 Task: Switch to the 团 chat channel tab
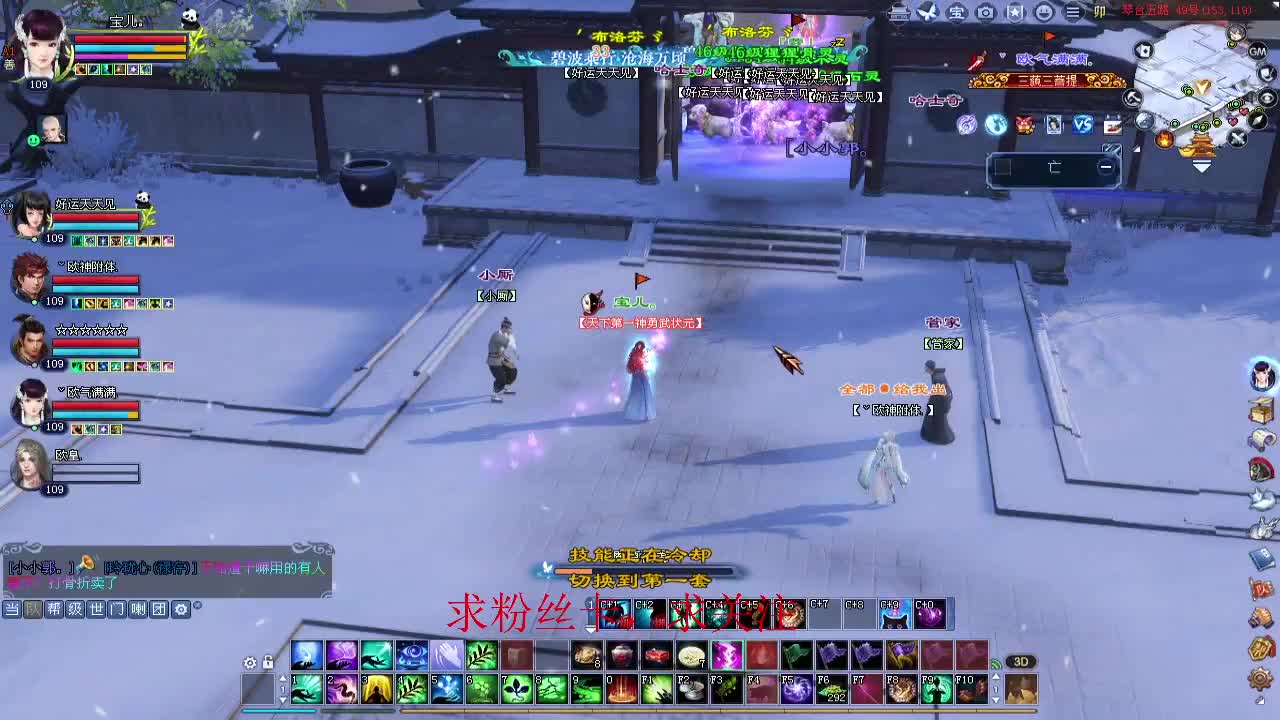point(159,608)
